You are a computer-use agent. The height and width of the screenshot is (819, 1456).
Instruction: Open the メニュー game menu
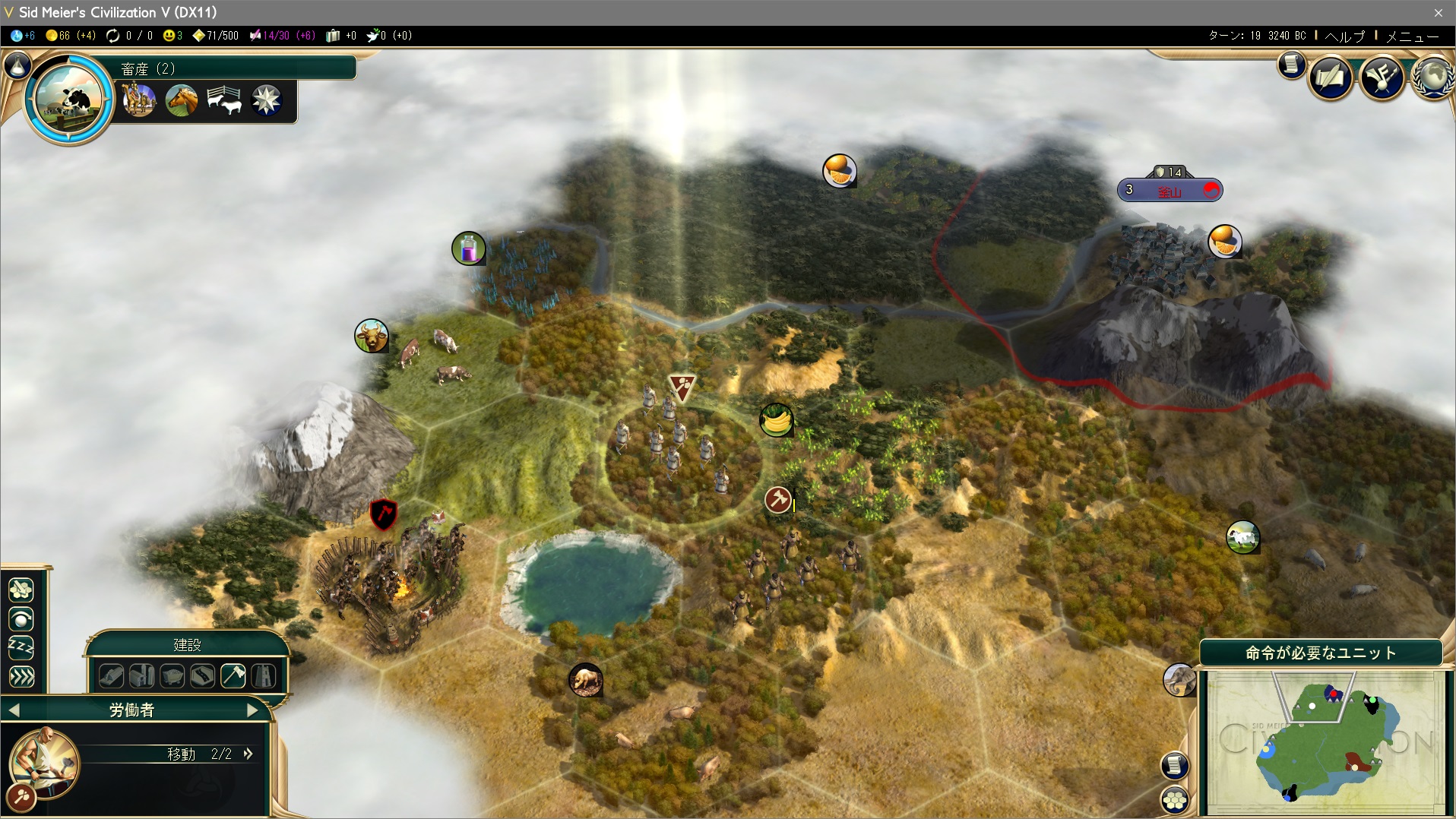[x=1412, y=36]
